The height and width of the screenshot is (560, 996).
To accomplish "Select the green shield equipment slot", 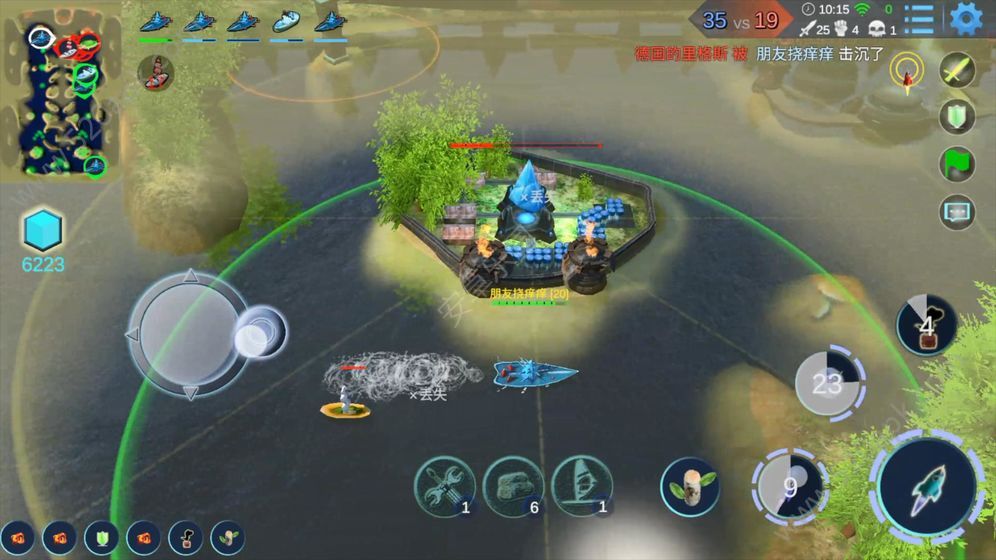I will (101, 537).
